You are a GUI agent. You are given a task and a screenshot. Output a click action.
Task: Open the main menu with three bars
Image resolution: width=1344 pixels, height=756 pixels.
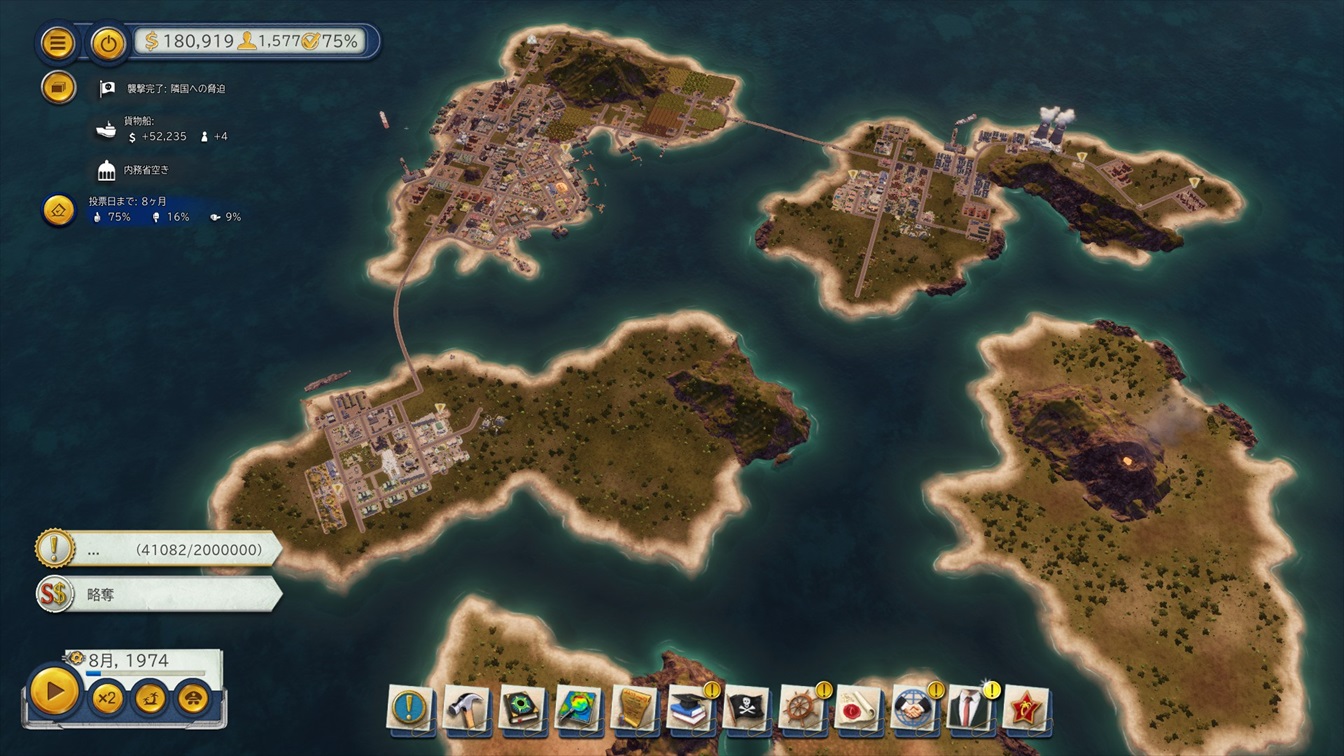58,43
